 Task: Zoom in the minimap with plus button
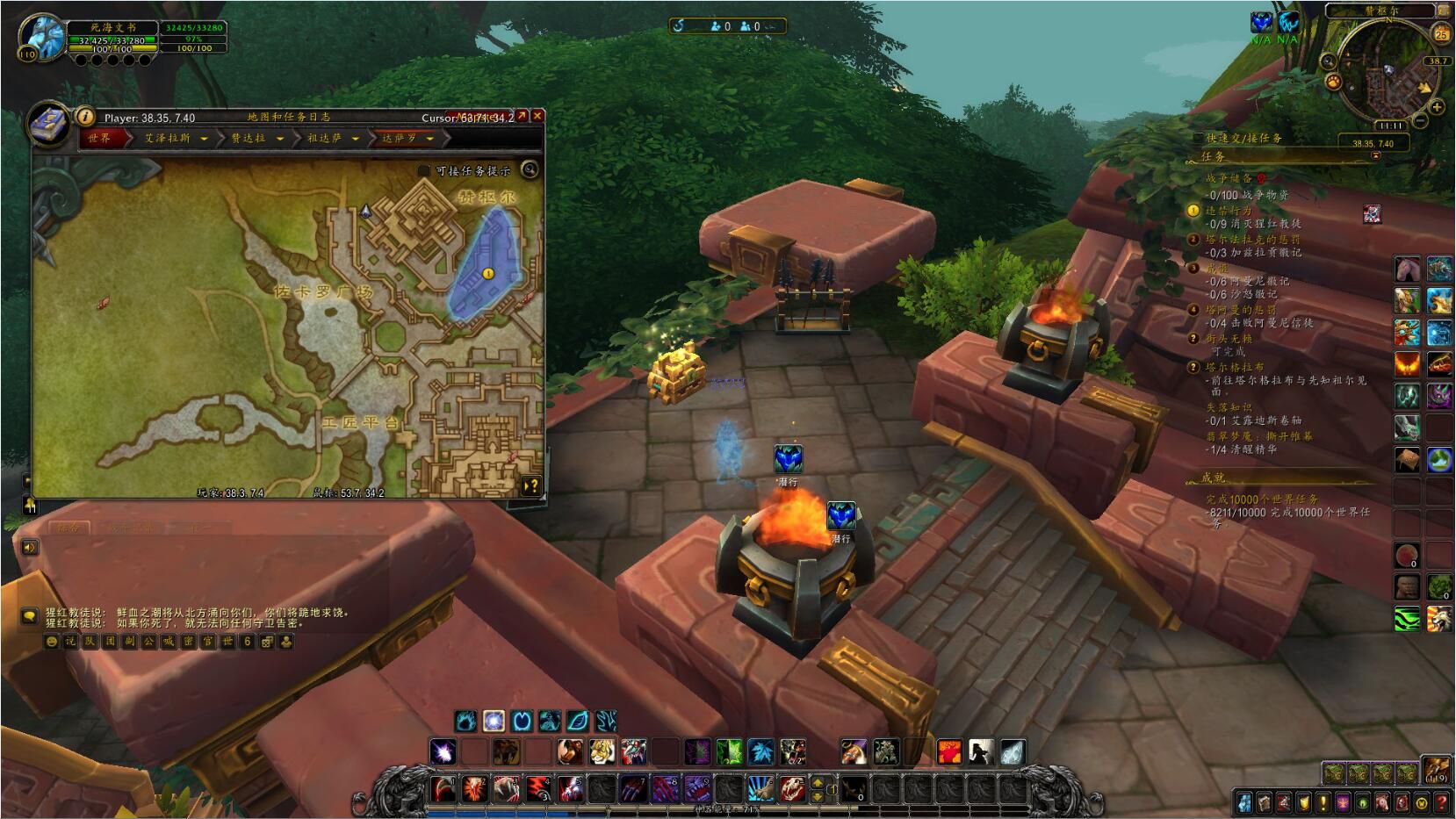point(1437,107)
